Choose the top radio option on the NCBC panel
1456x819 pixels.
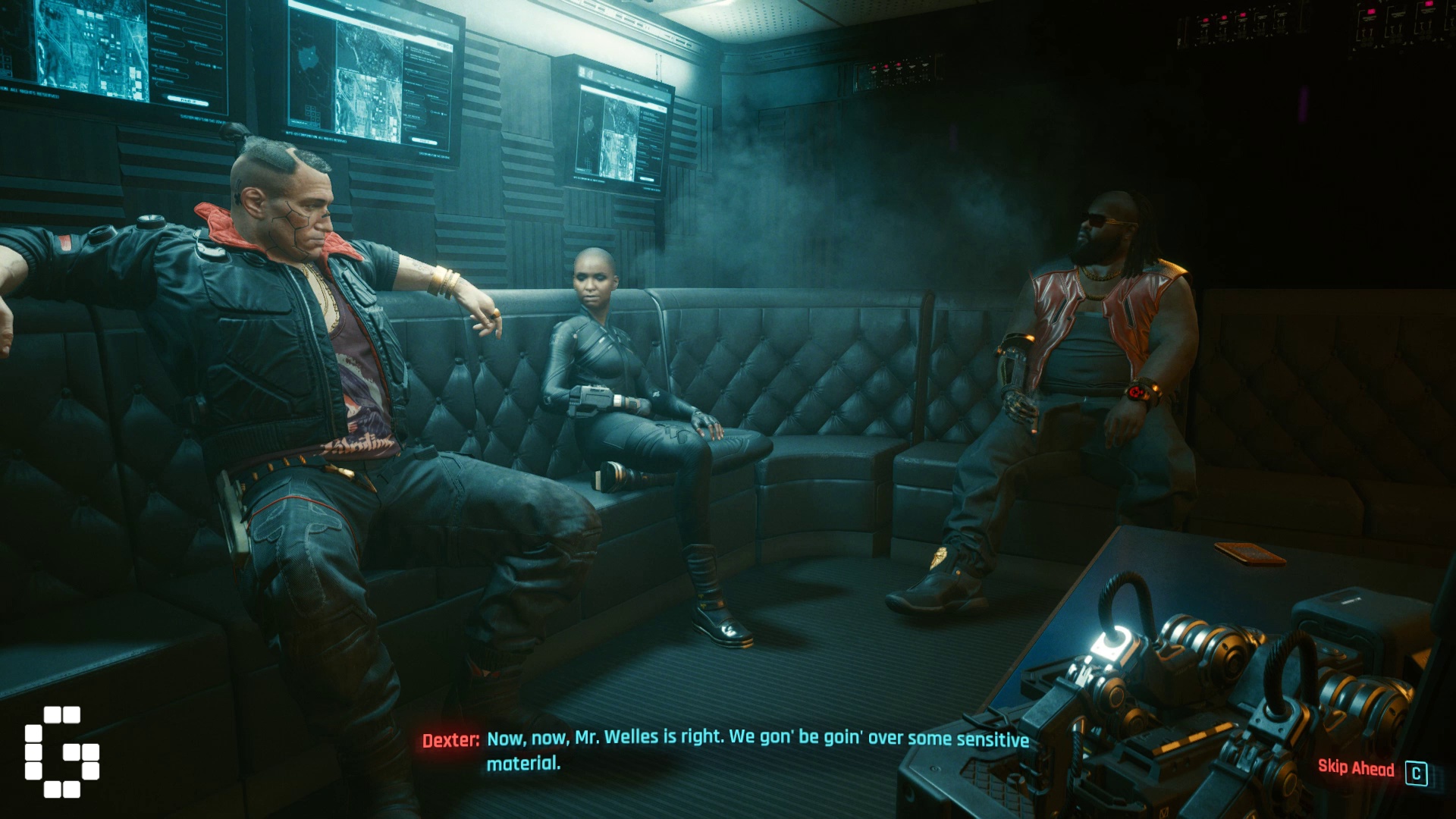(407, 49)
